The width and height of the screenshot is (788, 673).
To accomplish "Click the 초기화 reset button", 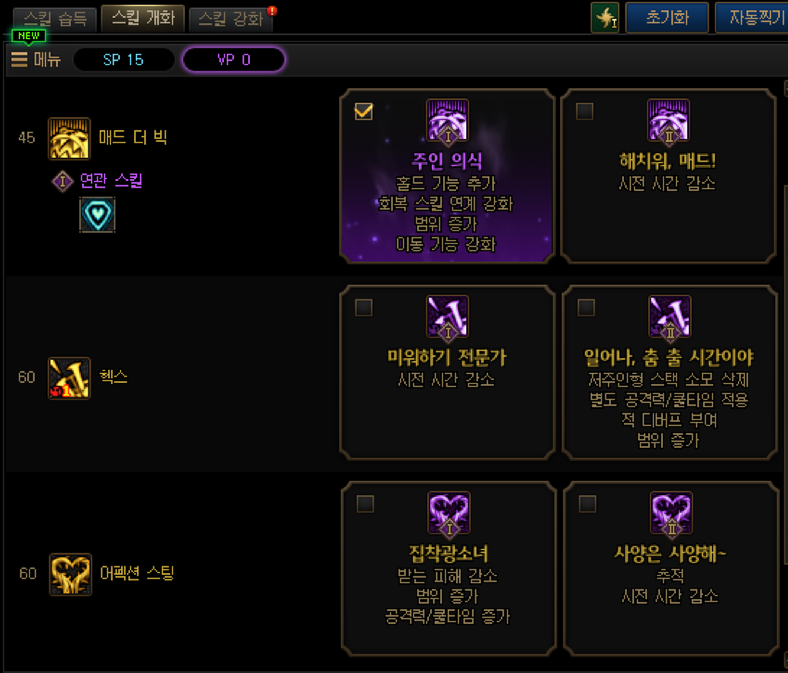I will point(667,18).
